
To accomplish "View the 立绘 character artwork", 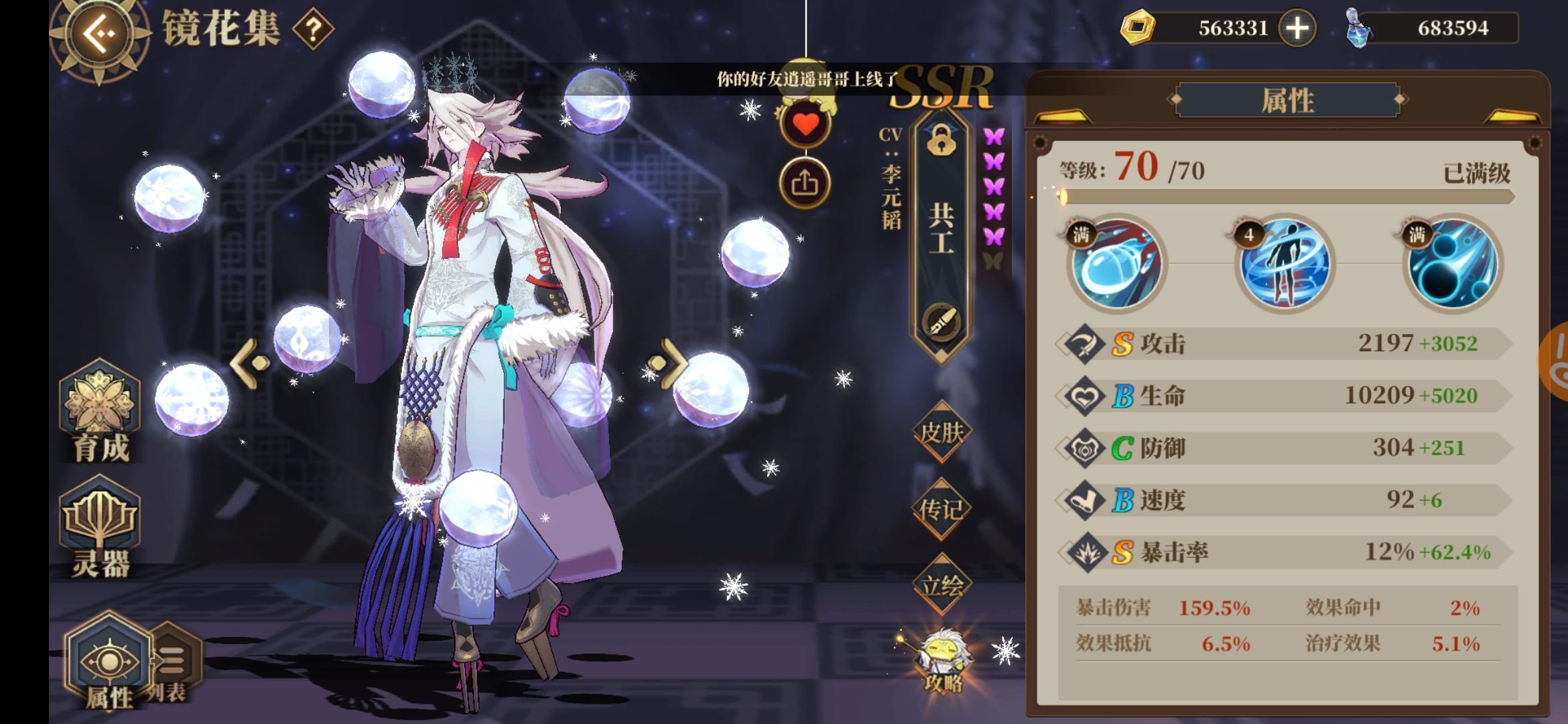I will 941,585.
